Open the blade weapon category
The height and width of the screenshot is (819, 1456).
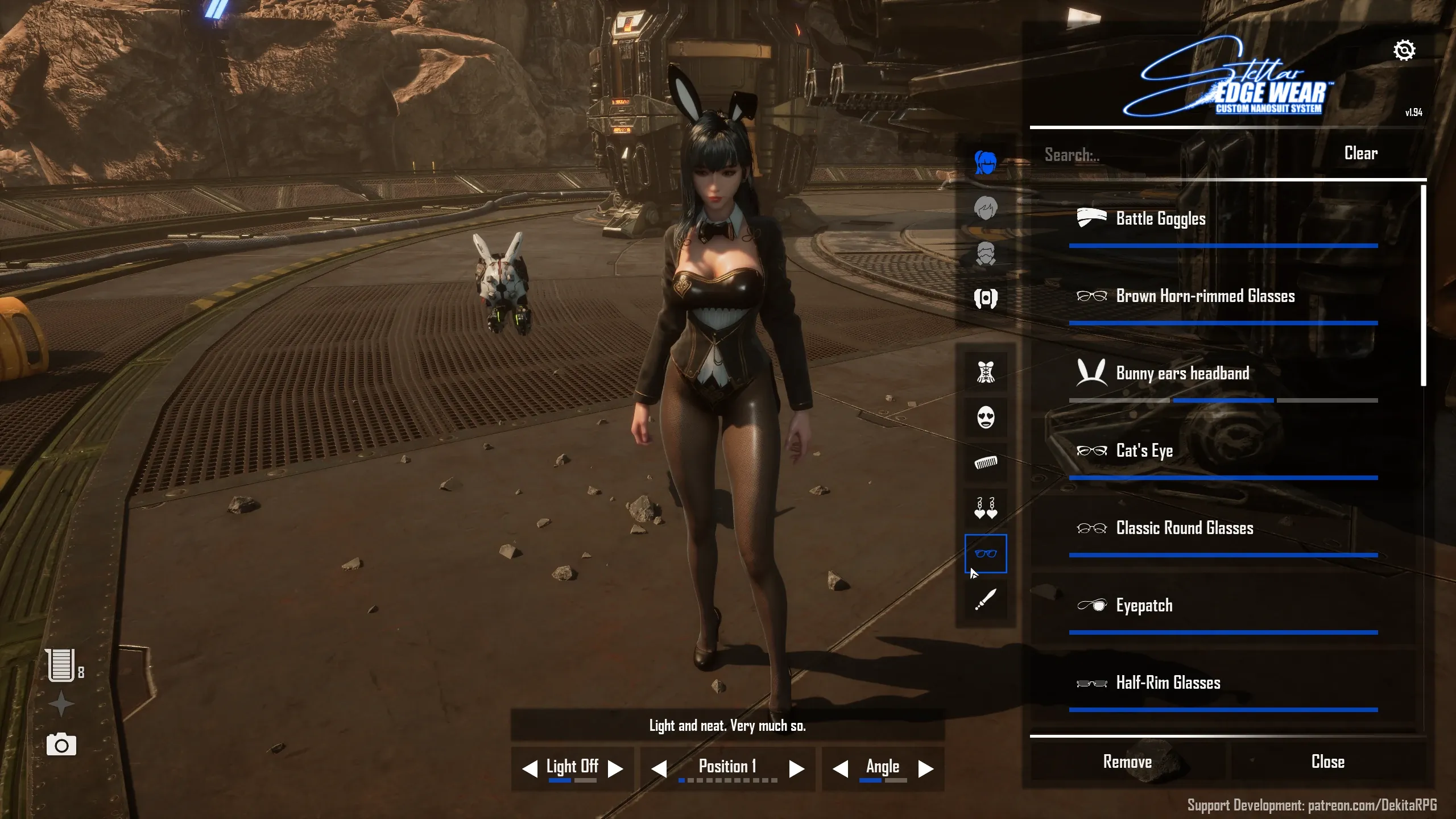(986, 599)
